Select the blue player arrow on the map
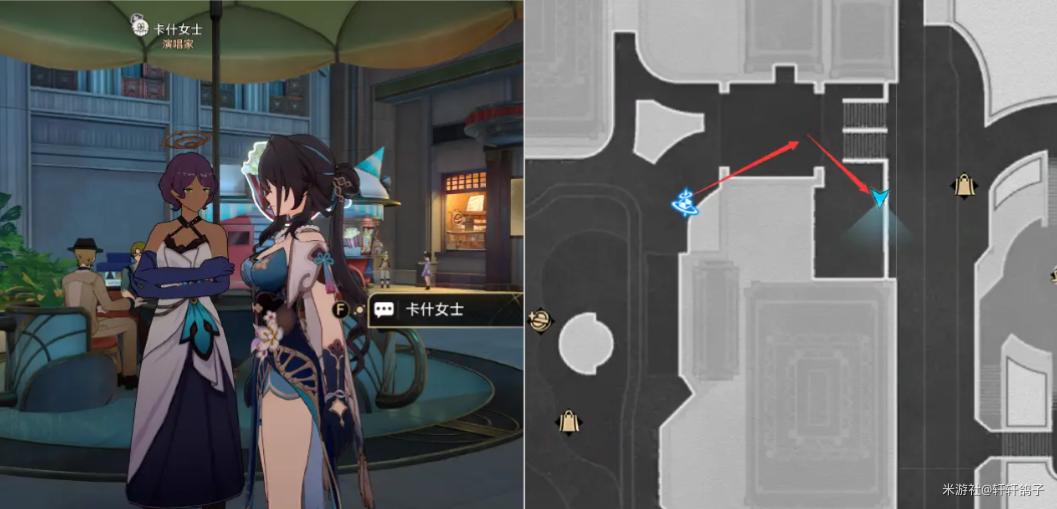Image resolution: width=1057 pixels, height=509 pixels. pos(879,197)
